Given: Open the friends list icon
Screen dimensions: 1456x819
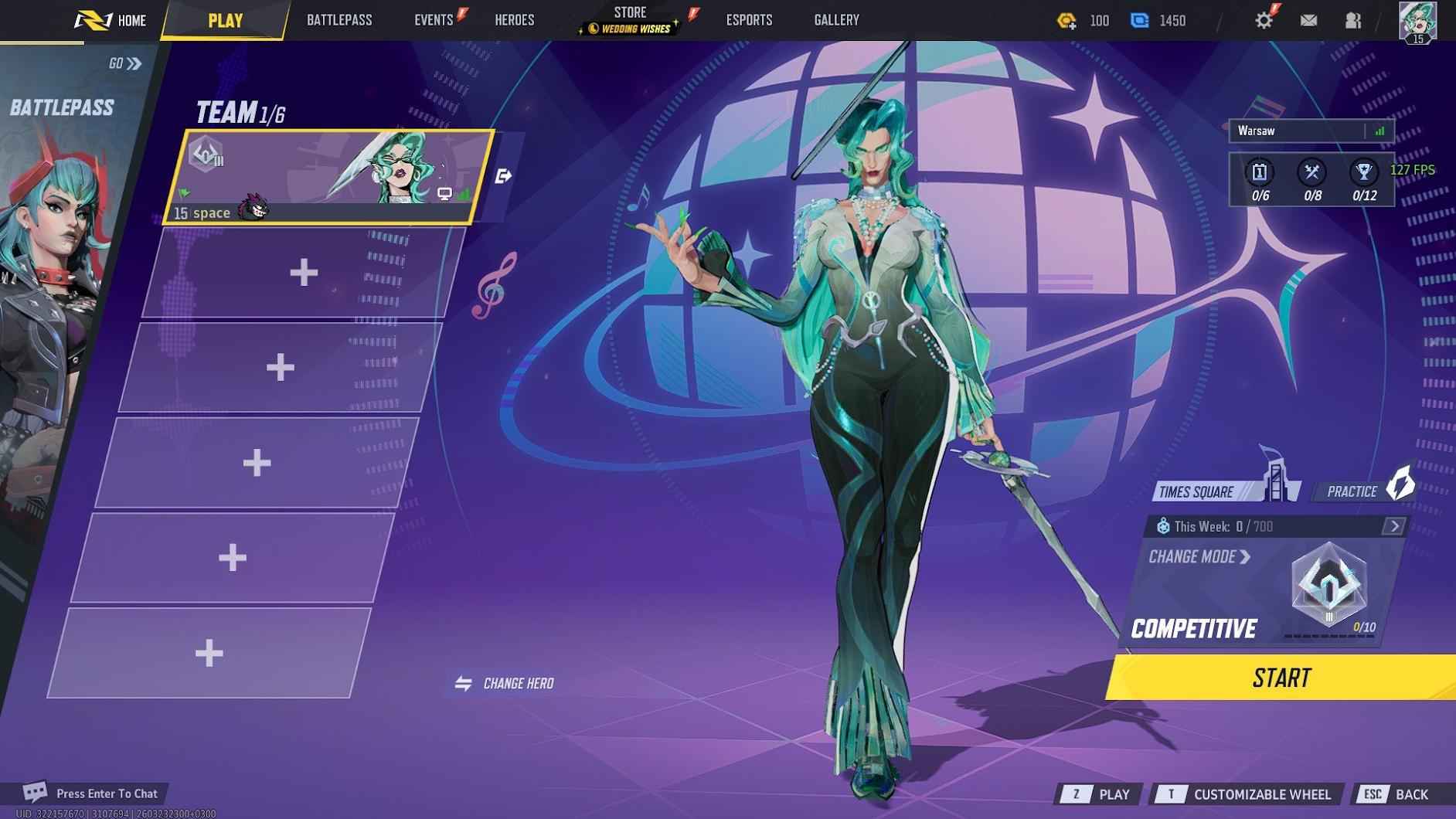Looking at the screenshot, I should (1353, 20).
